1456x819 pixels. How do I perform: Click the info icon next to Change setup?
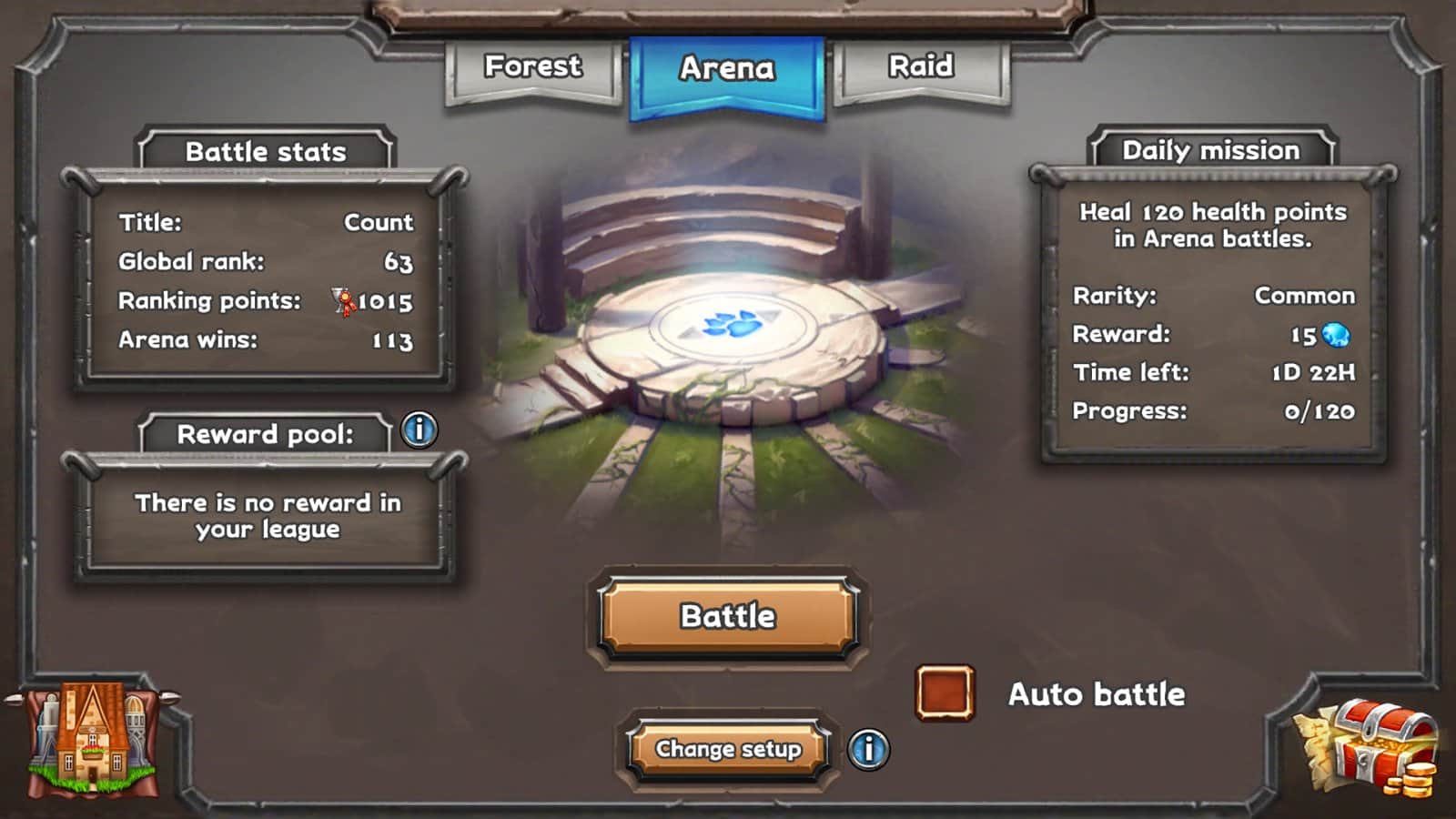pyautogui.click(x=871, y=751)
